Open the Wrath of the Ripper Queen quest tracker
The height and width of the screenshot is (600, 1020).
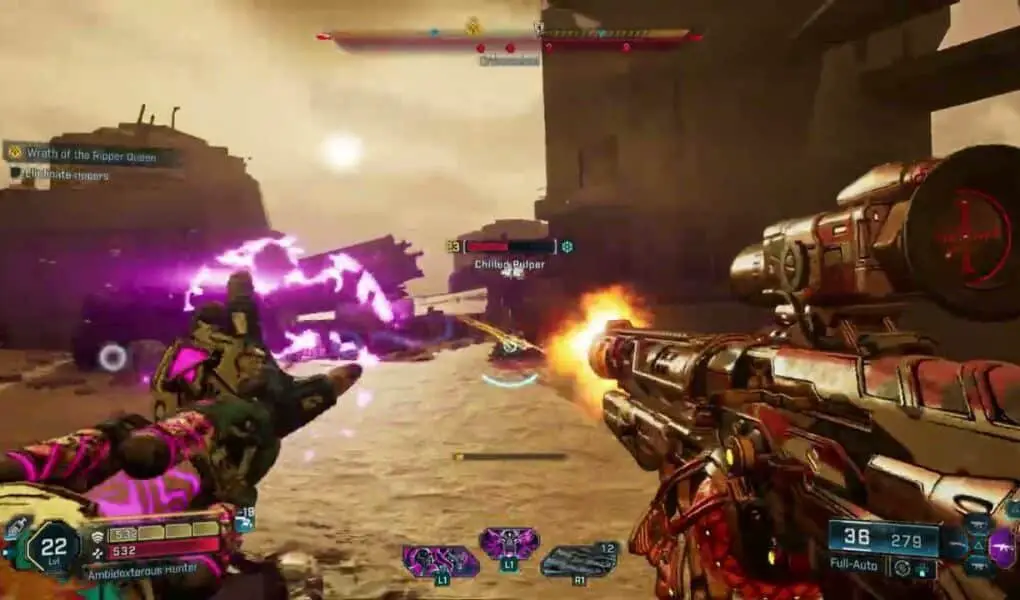tap(92, 154)
